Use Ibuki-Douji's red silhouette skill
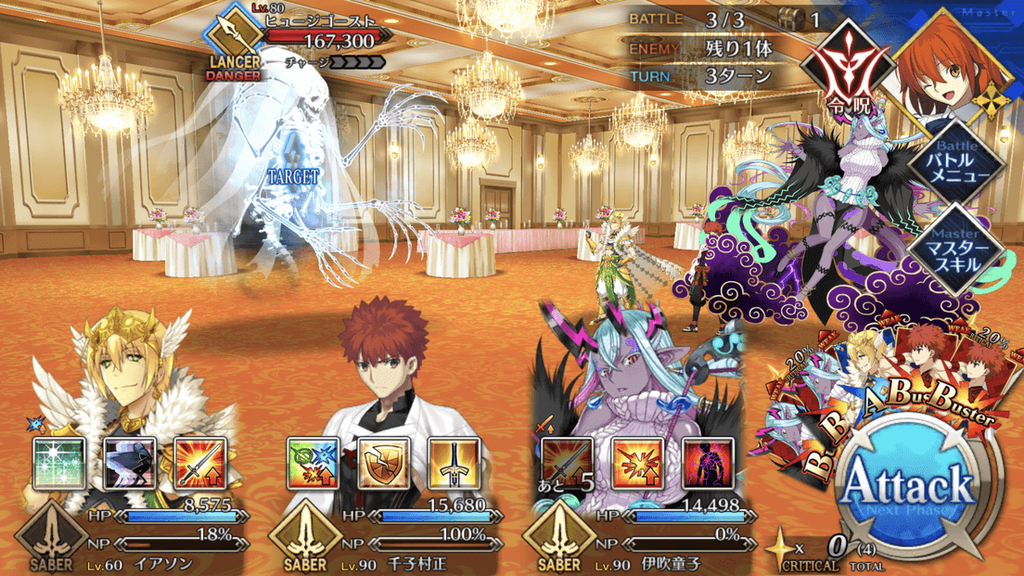 tap(708, 463)
